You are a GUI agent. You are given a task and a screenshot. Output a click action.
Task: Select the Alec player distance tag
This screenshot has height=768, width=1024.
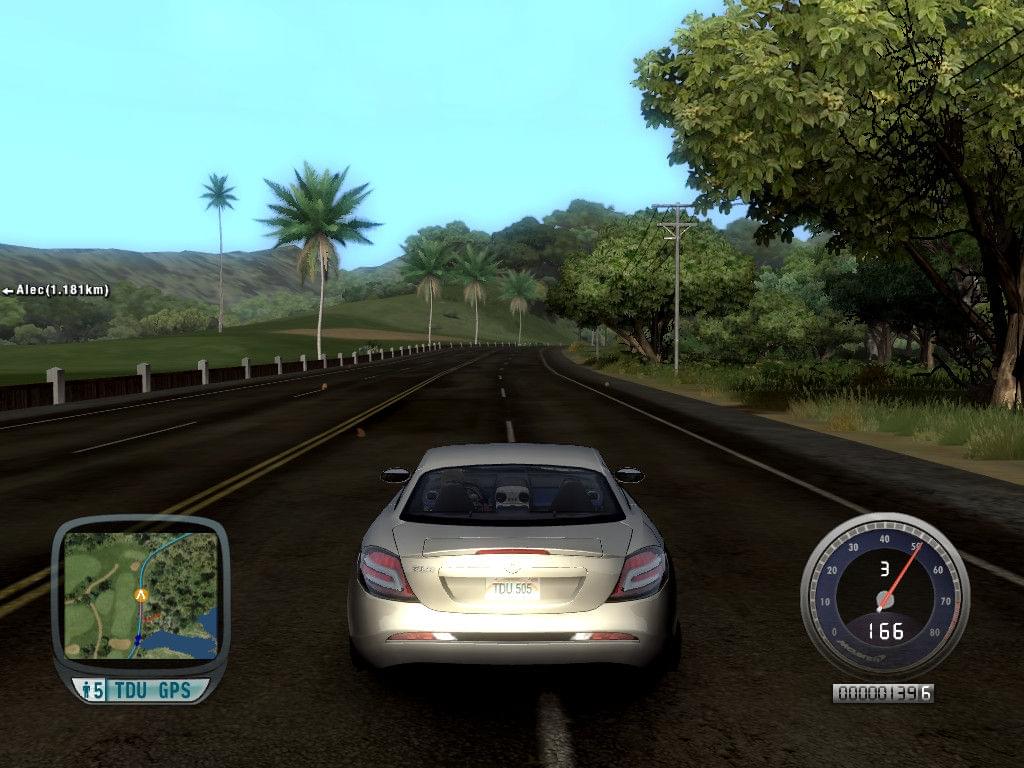coord(56,290)
